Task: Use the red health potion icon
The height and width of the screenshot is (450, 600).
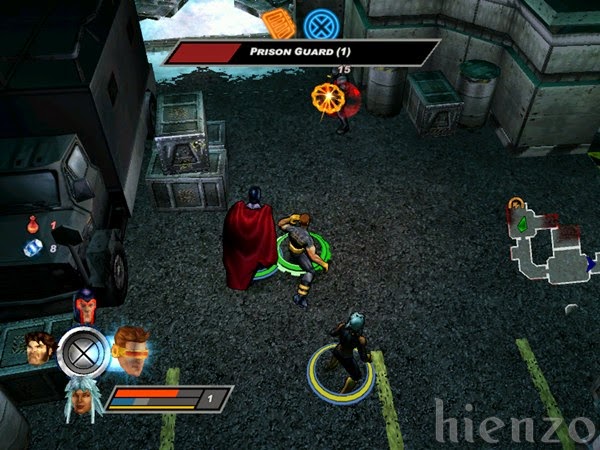Action: tap(33, 225)
